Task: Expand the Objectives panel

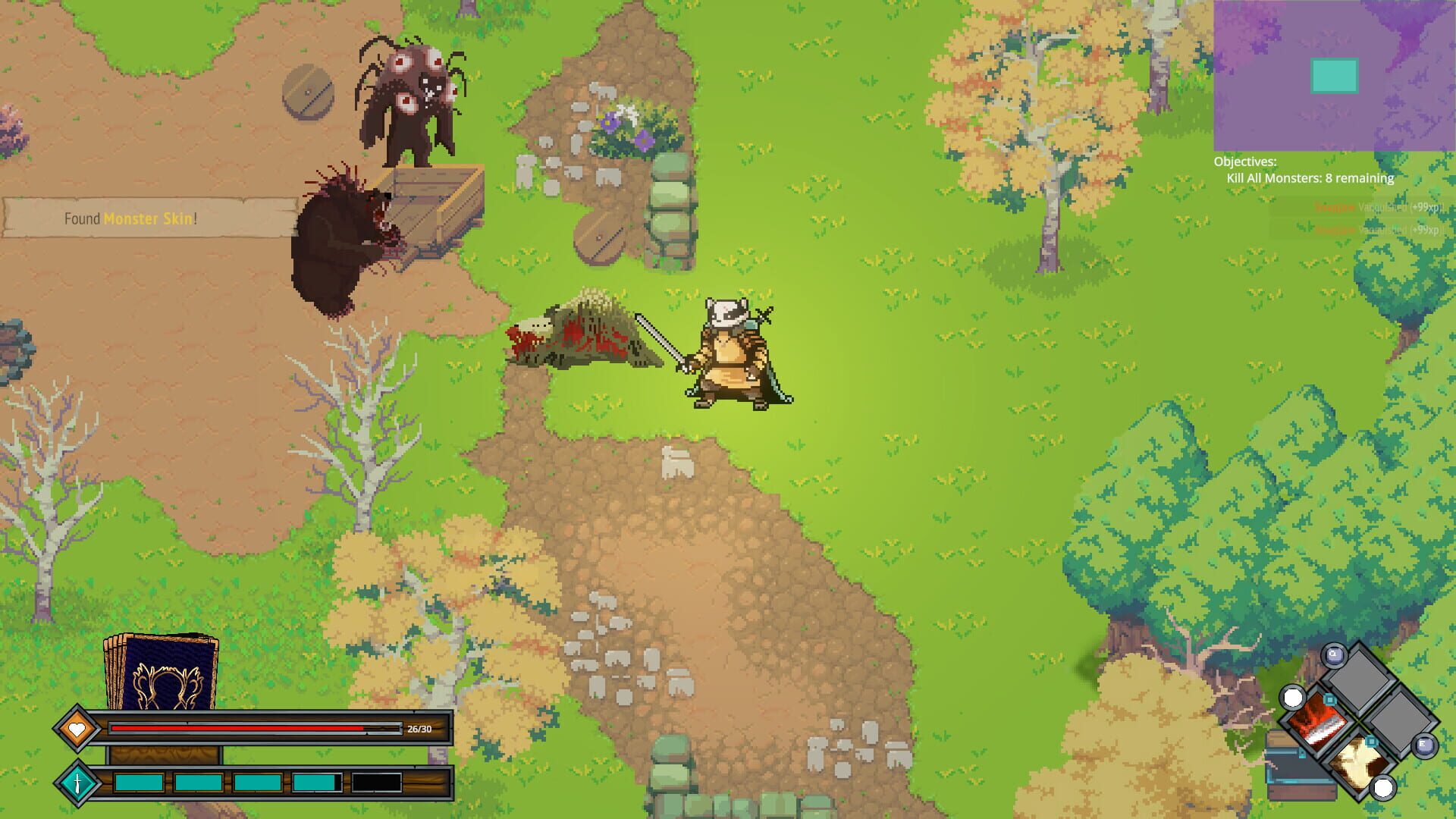Action: 1245,161
